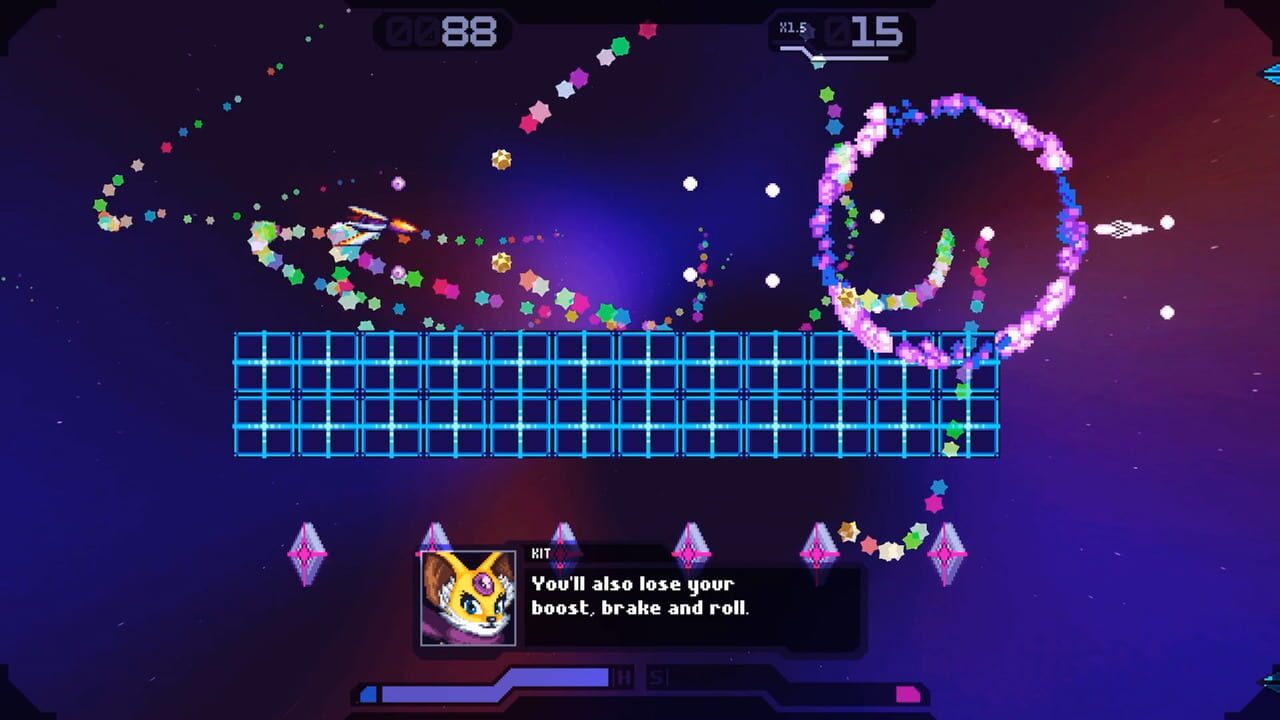Click the white enemy missile on the right

pos(1120,226)
